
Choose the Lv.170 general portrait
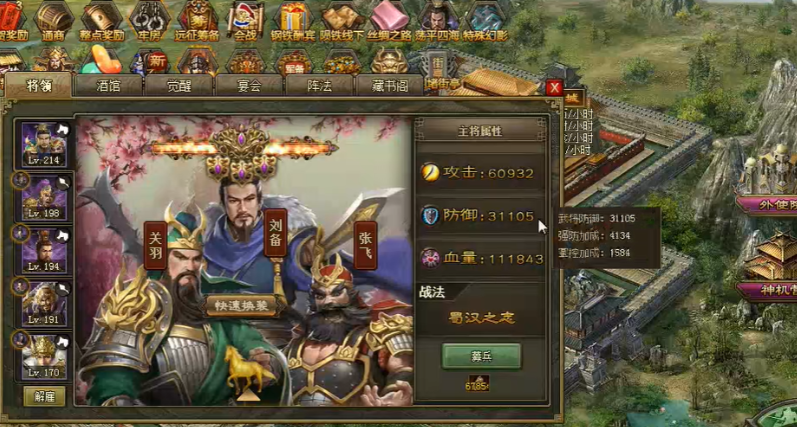tap(44, 356)
